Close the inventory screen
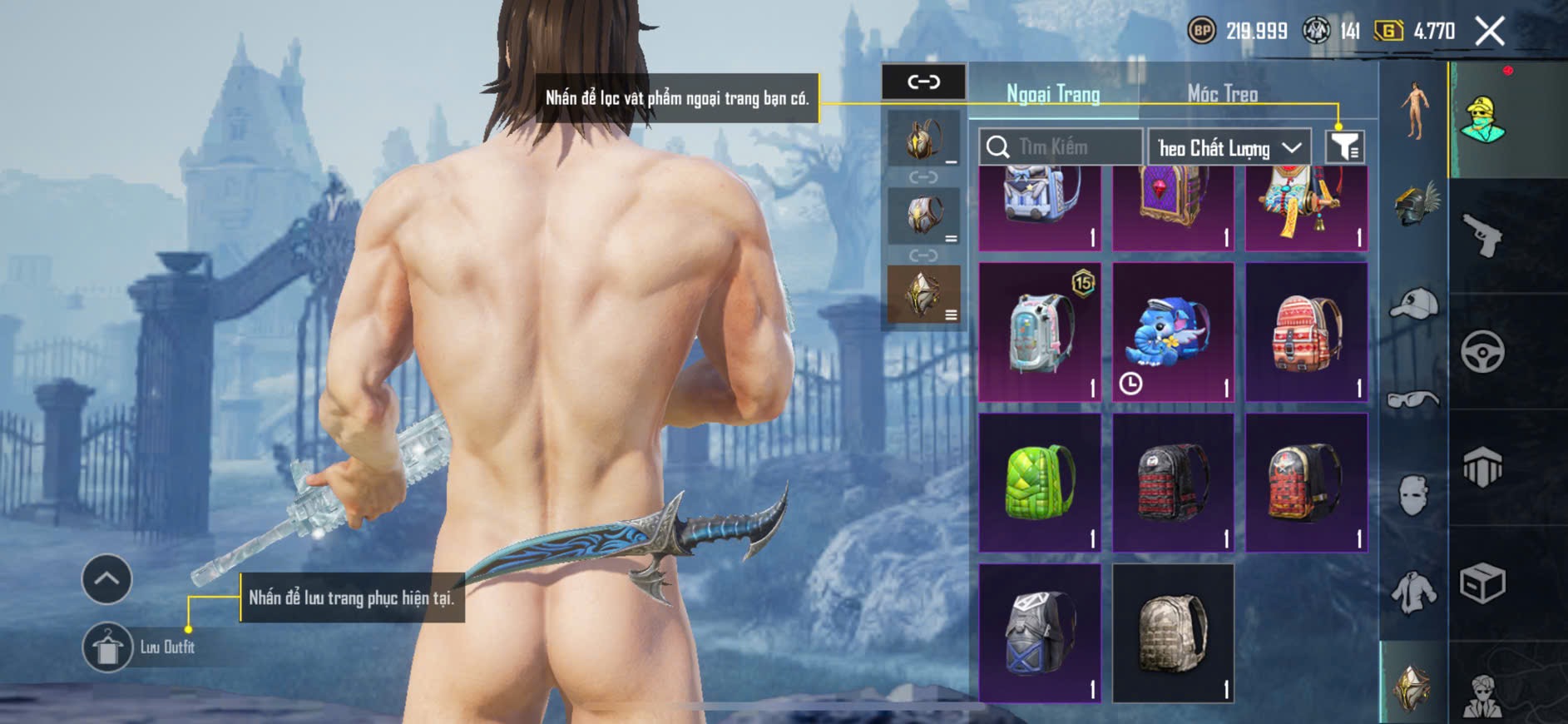The height and width of the screenshot is (724, 1568). pyautogui.click(x=1489, y=32)
